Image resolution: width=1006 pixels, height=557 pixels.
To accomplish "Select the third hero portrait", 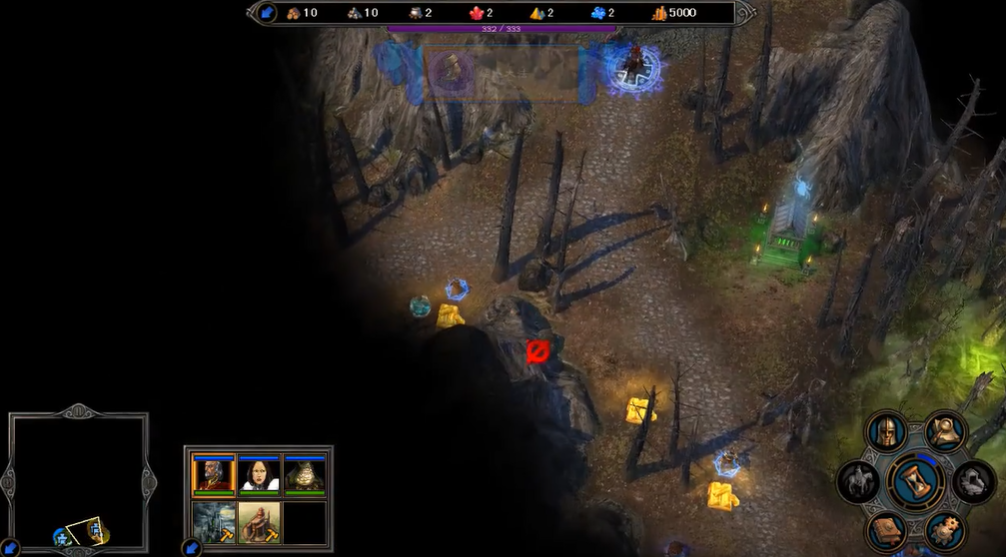I will (305, 475).
